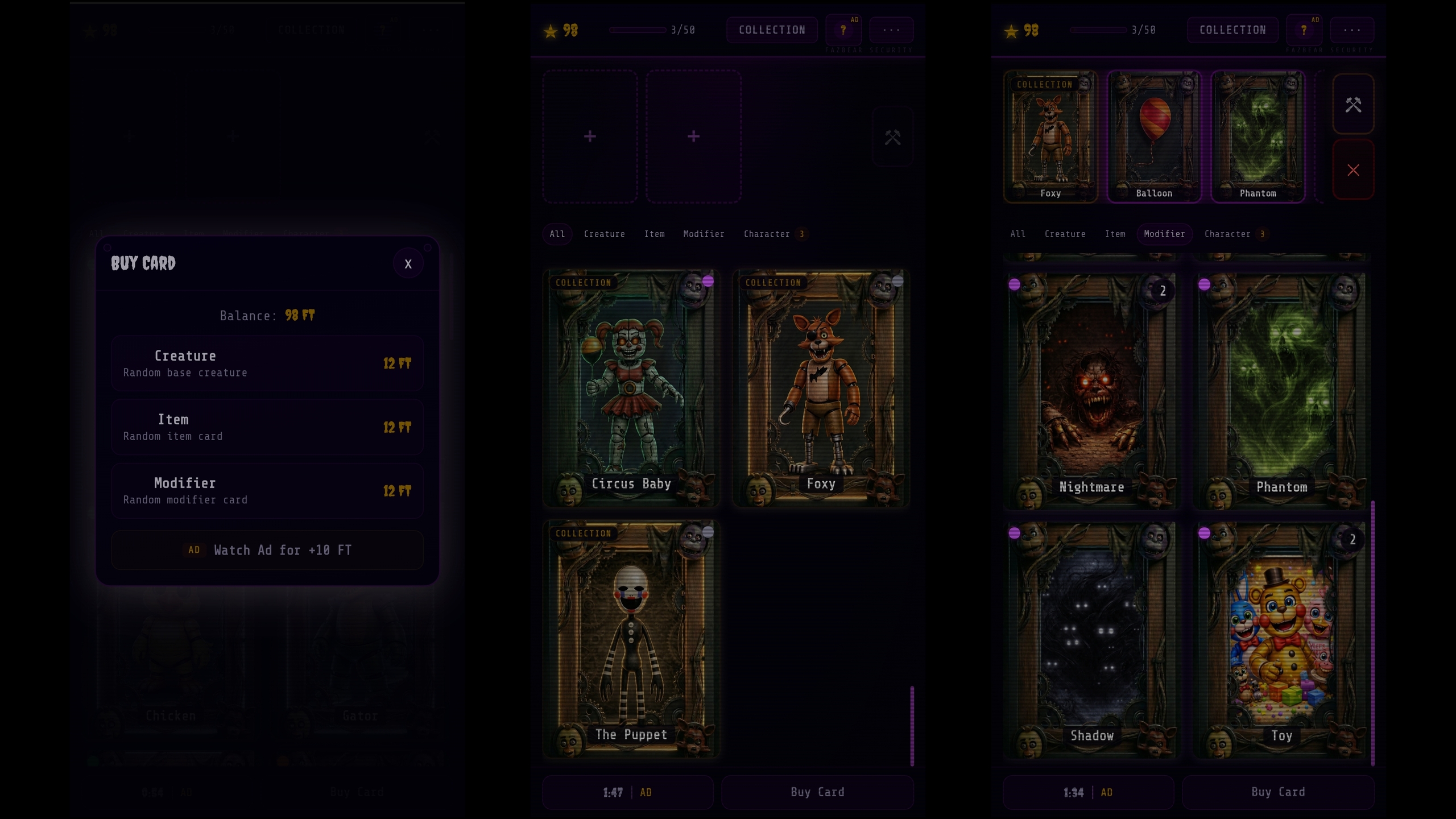Watch Ad for +10 FT
This screenshot has width=1456, height=819.
267,550
